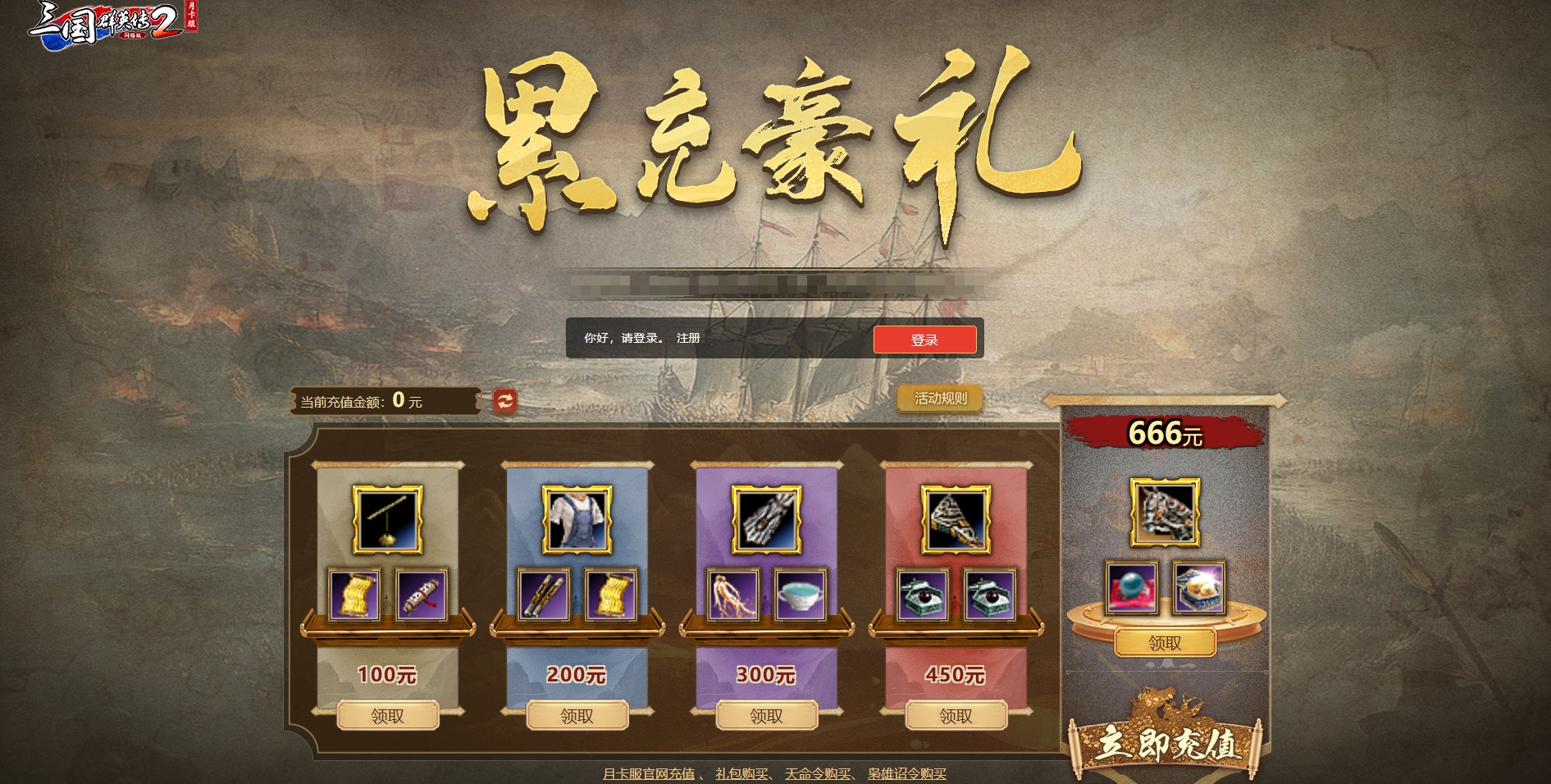View the ginseng root reward item
The width and height of the screenshot is (1551, 784).
point(732,595)
